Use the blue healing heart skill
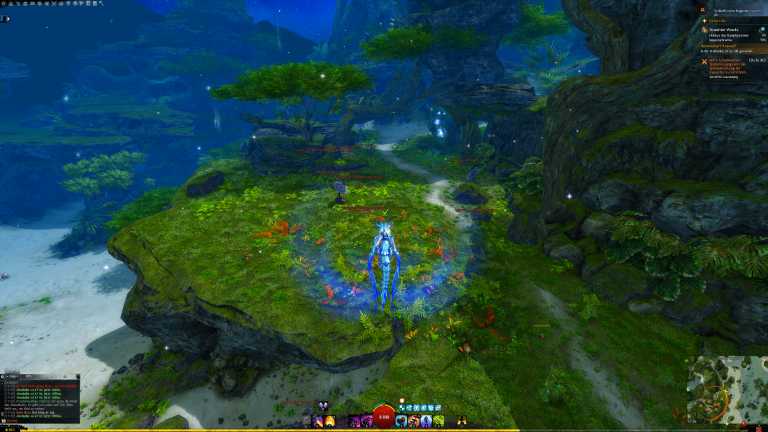The width and height of the screenshot is (768, 432). (x=402, y=421)
